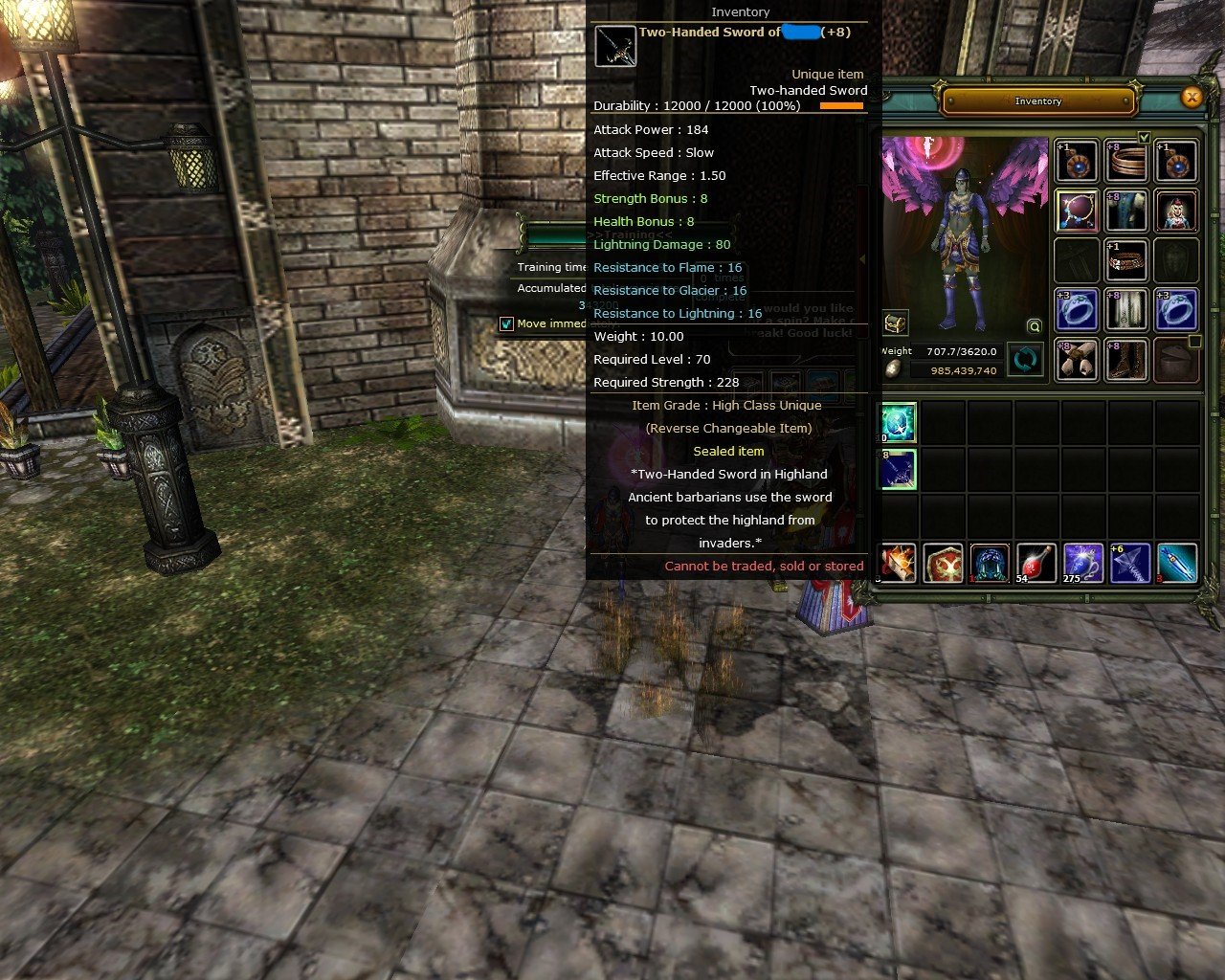The image size is (1225, 980).
Task: Select the glowing green gem in inventory grid
Action: tap(898, 421)
